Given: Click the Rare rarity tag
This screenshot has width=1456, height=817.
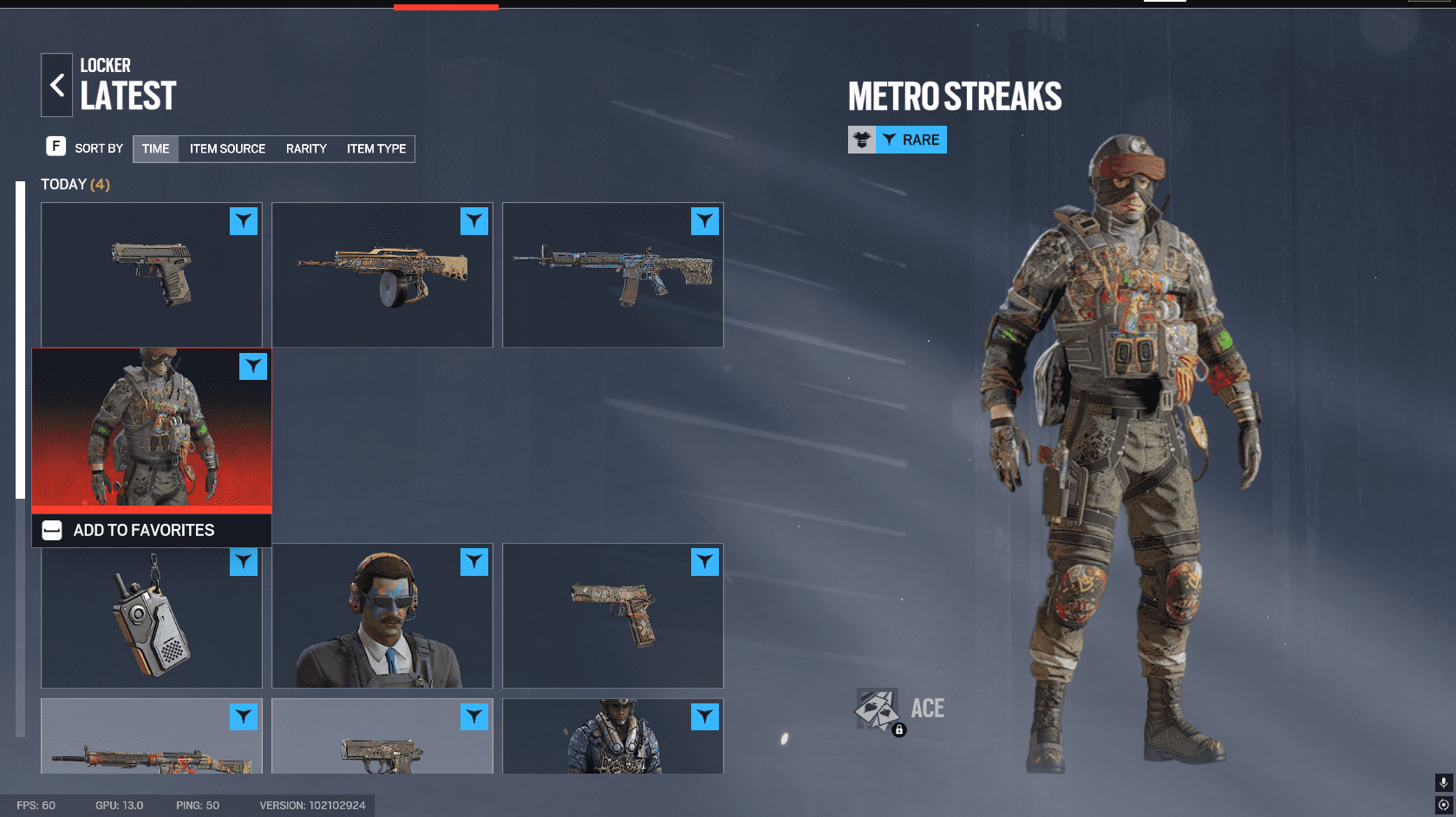Looking at the screenshot, I should 911,140.
